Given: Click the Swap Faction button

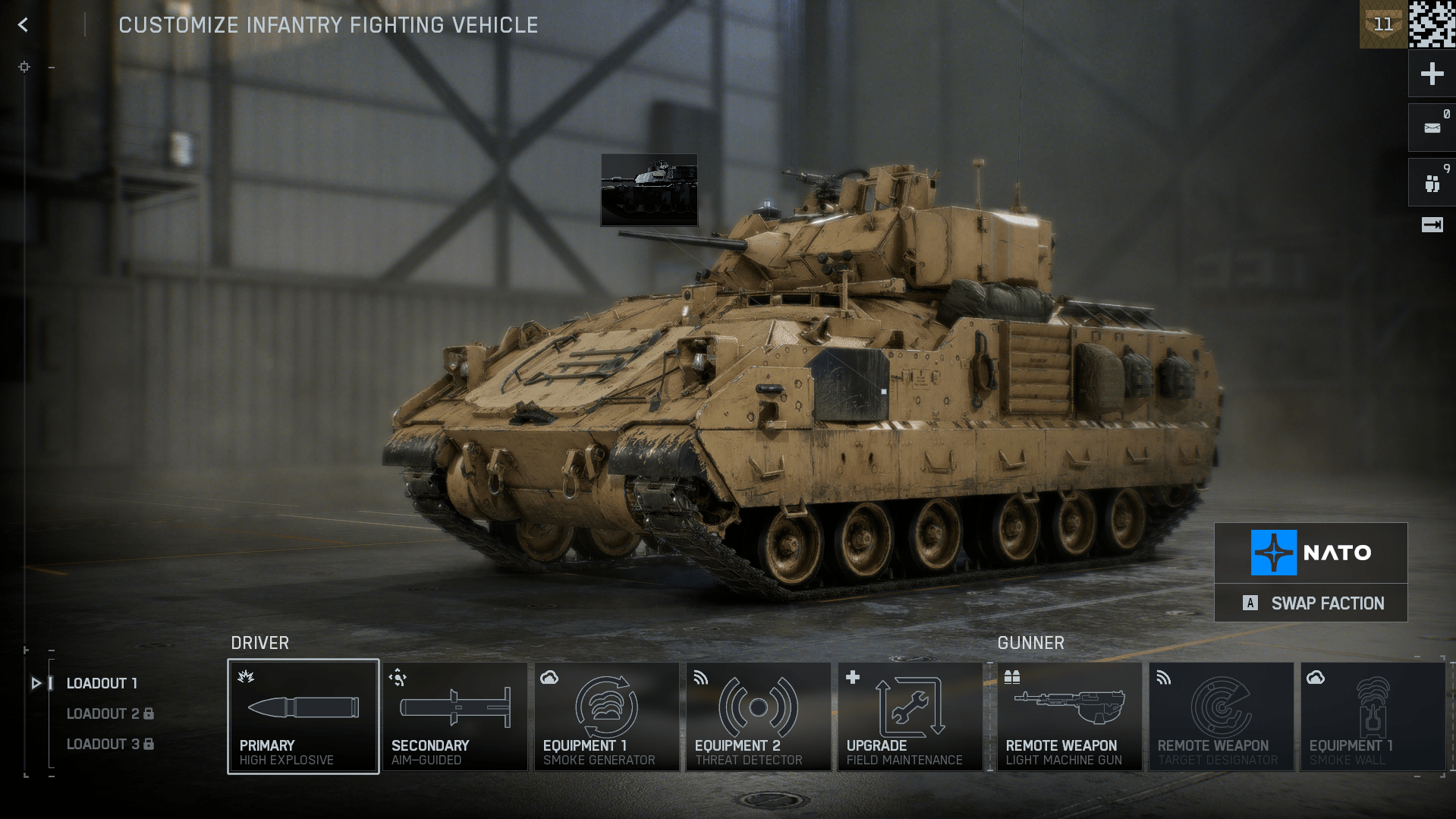Looking at the screenshot, I should click(1311, 603).
